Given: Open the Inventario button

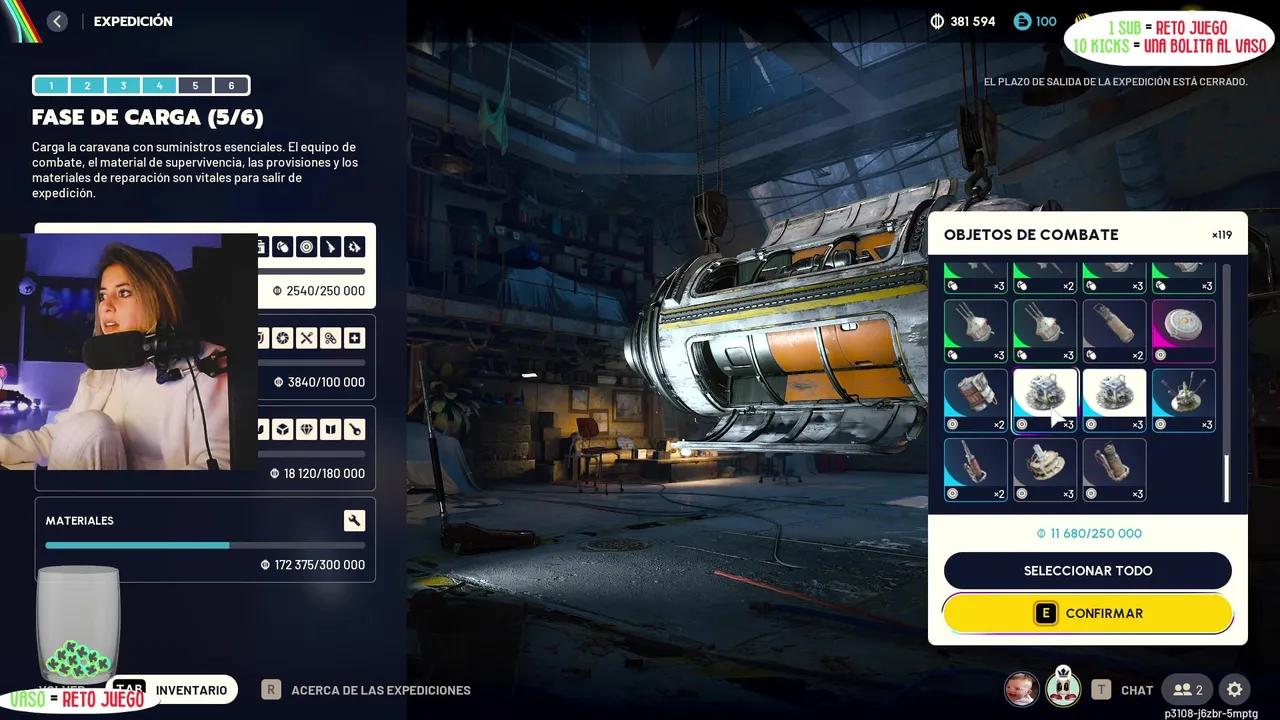Looking at the screenshot, I should click(x=190, y=690).
